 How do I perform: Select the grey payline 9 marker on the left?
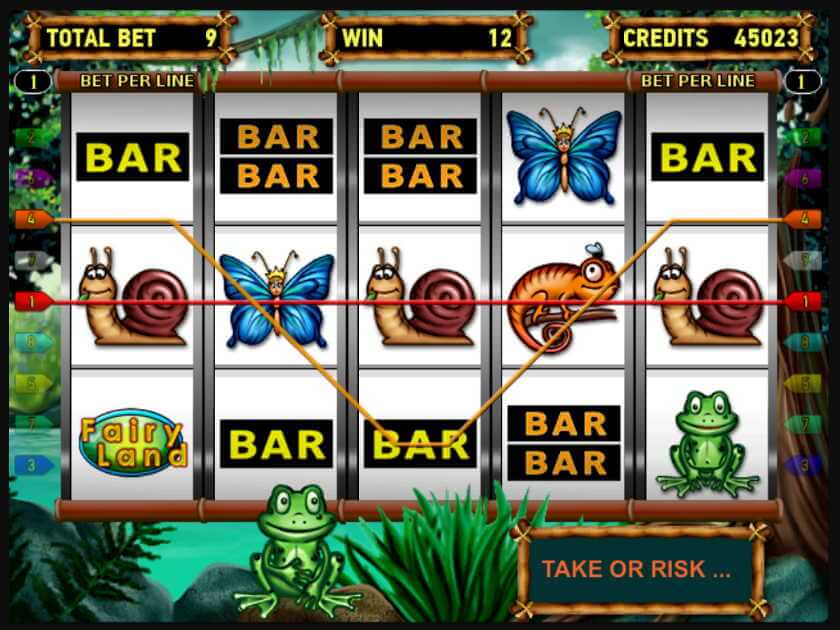pos(32,260)
